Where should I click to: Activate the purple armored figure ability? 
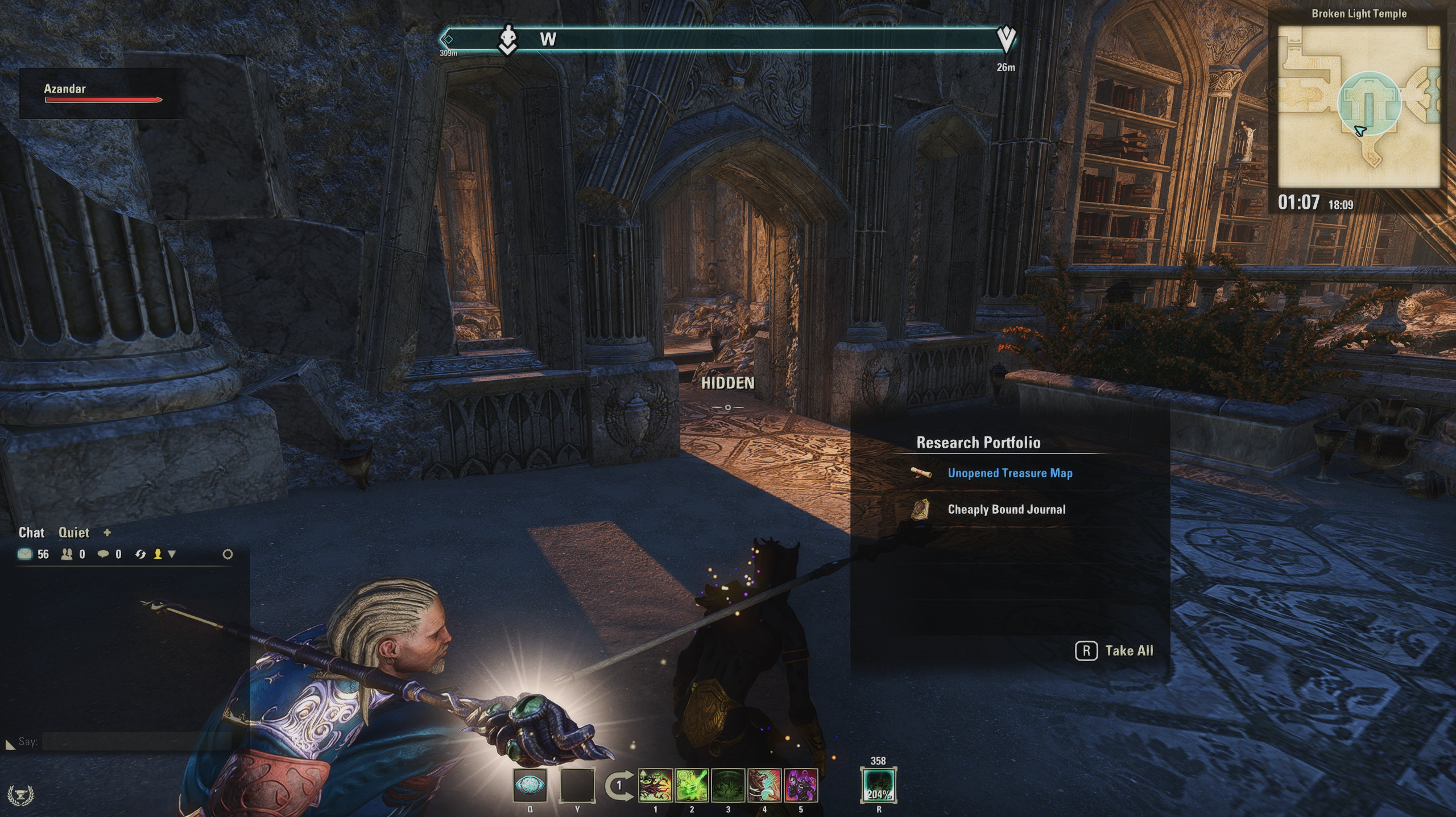click(x=801, y=786)
